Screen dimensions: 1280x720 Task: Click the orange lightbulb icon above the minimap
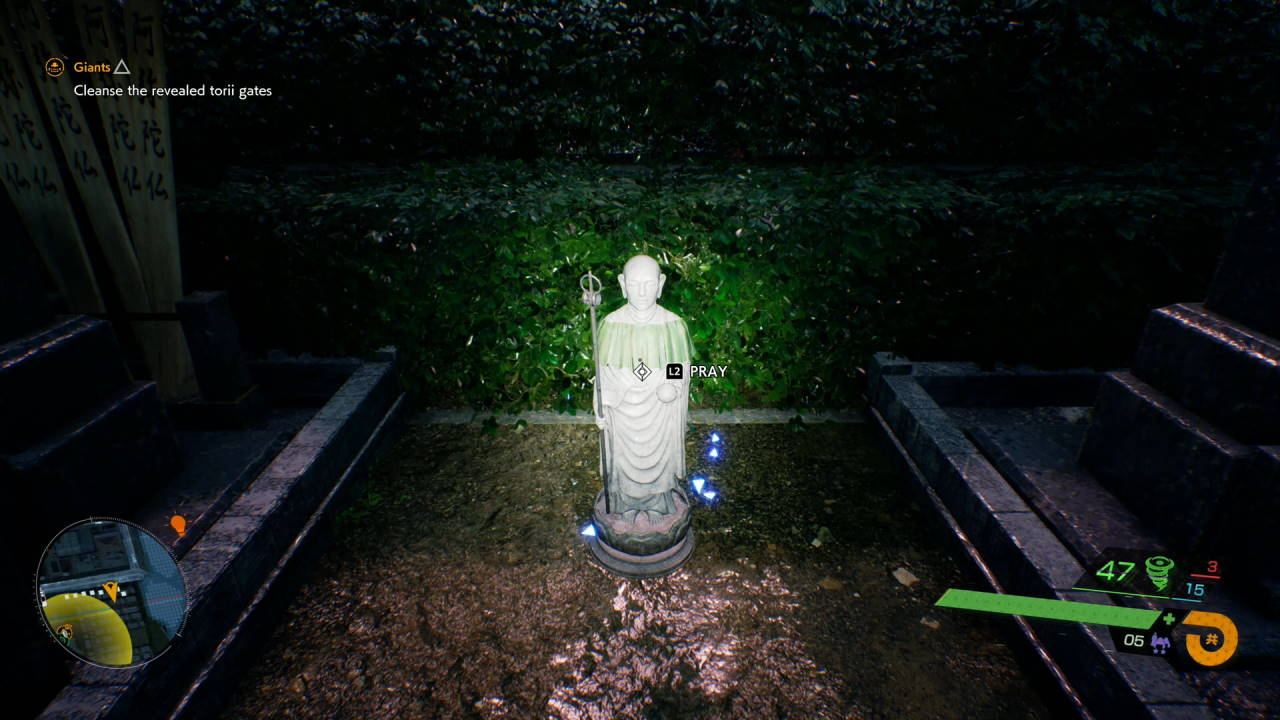pos(178,524)
